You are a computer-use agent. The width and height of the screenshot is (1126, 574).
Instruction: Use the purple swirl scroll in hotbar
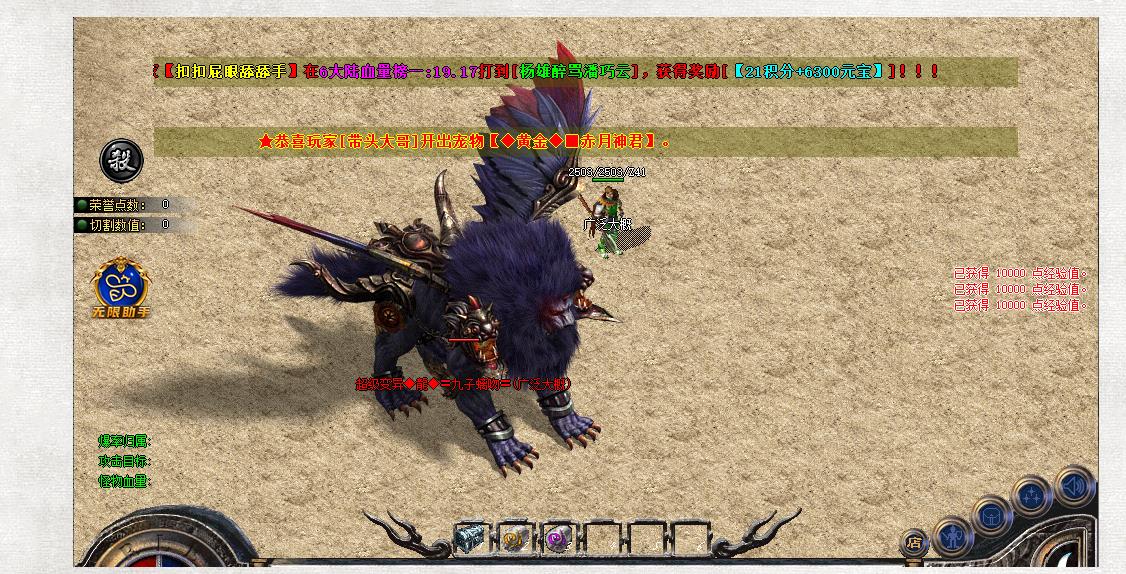click(558, 538)
